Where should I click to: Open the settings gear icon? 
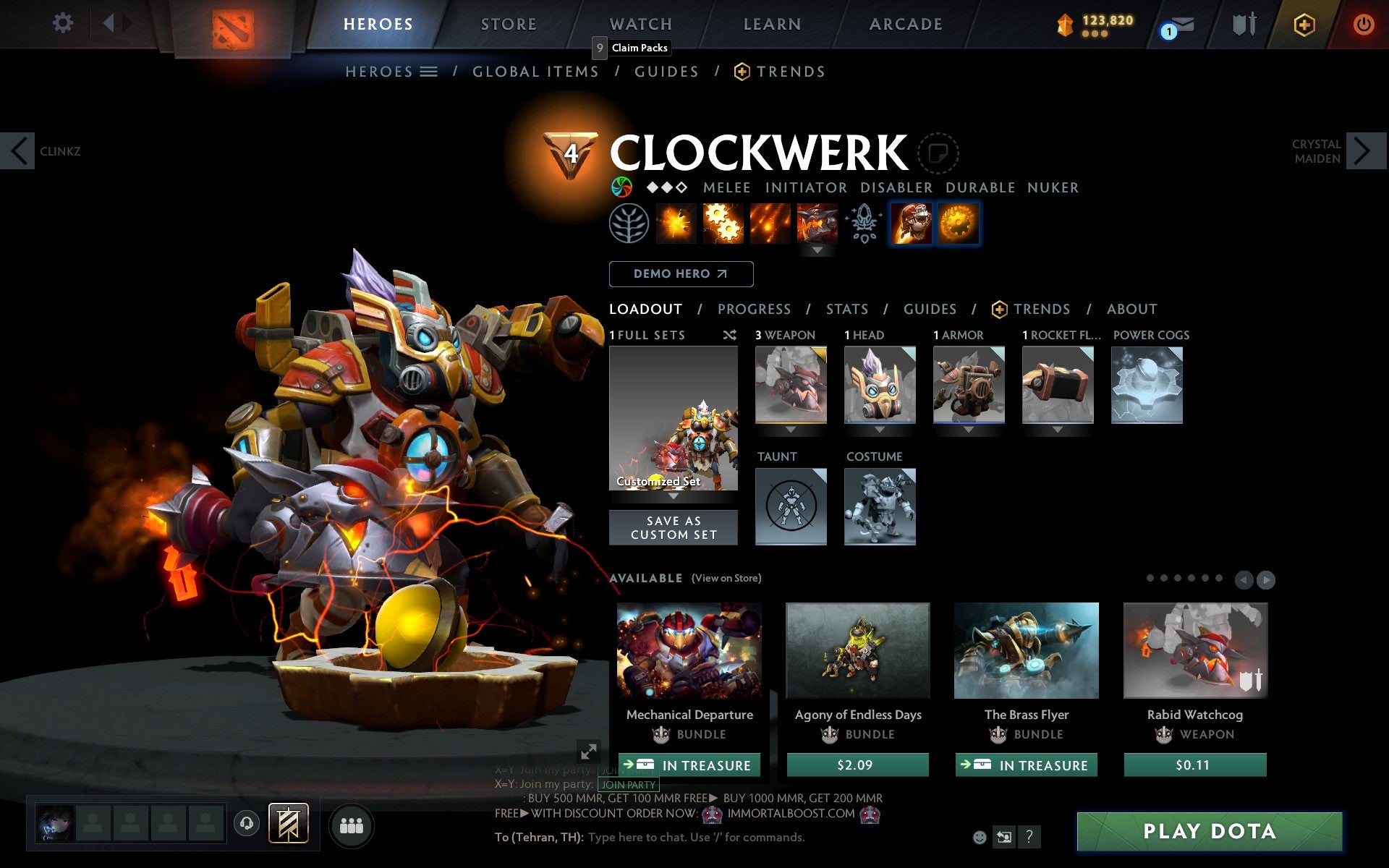[x=64, y=24]
